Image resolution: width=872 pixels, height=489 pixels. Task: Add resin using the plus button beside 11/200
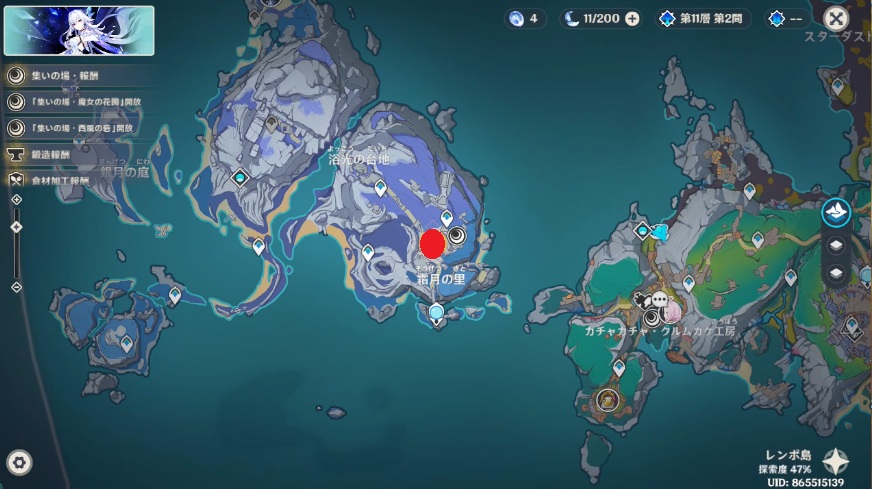pyautogui.click(x=632, y=19)
